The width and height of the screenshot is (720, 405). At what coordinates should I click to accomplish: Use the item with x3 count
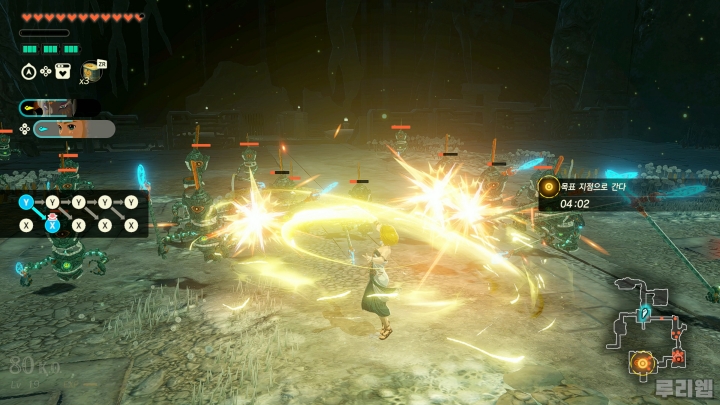click(x=94, y=71)
